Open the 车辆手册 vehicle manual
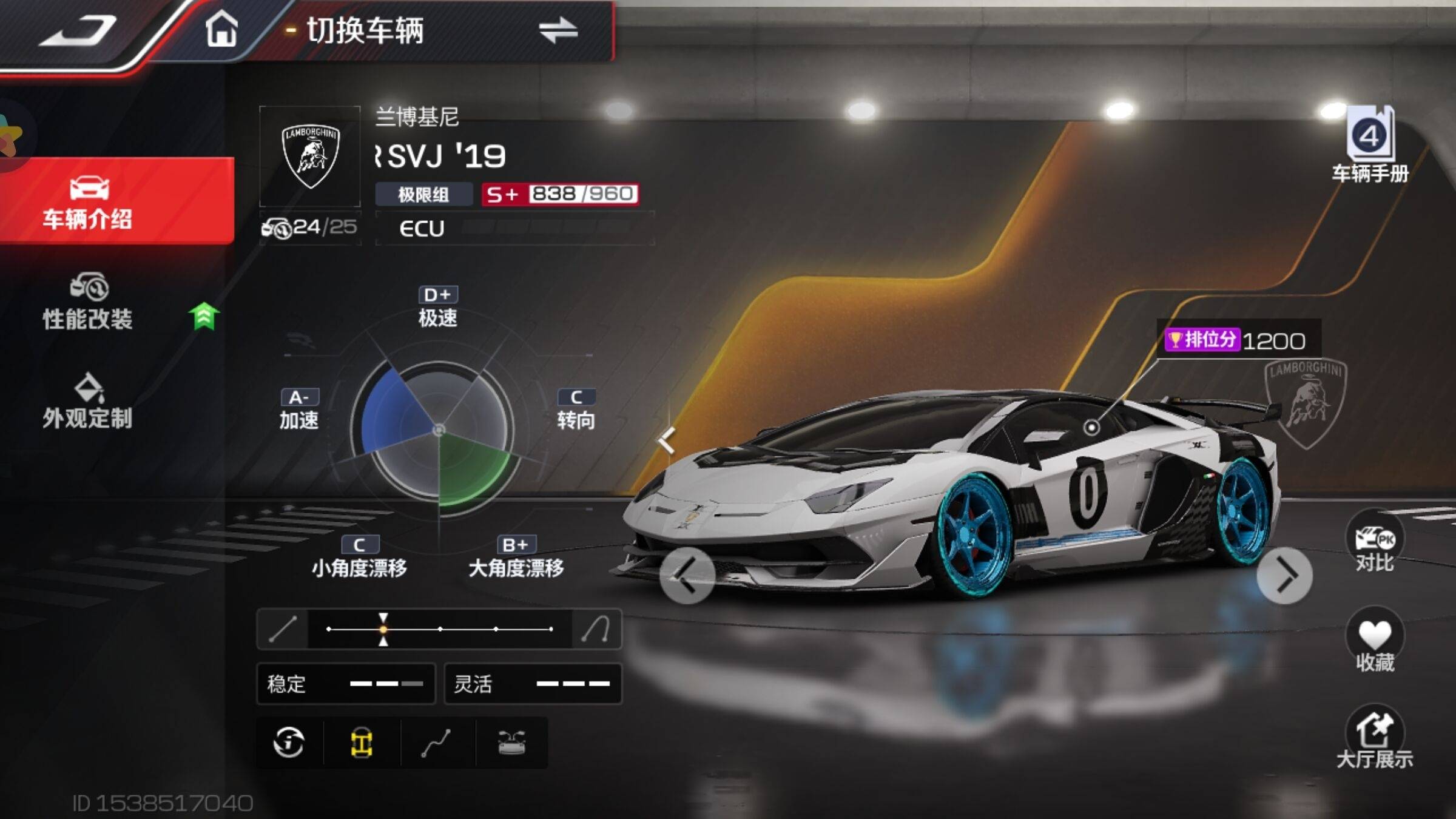The image size is (1456, 819). (x=1370, y=146)
